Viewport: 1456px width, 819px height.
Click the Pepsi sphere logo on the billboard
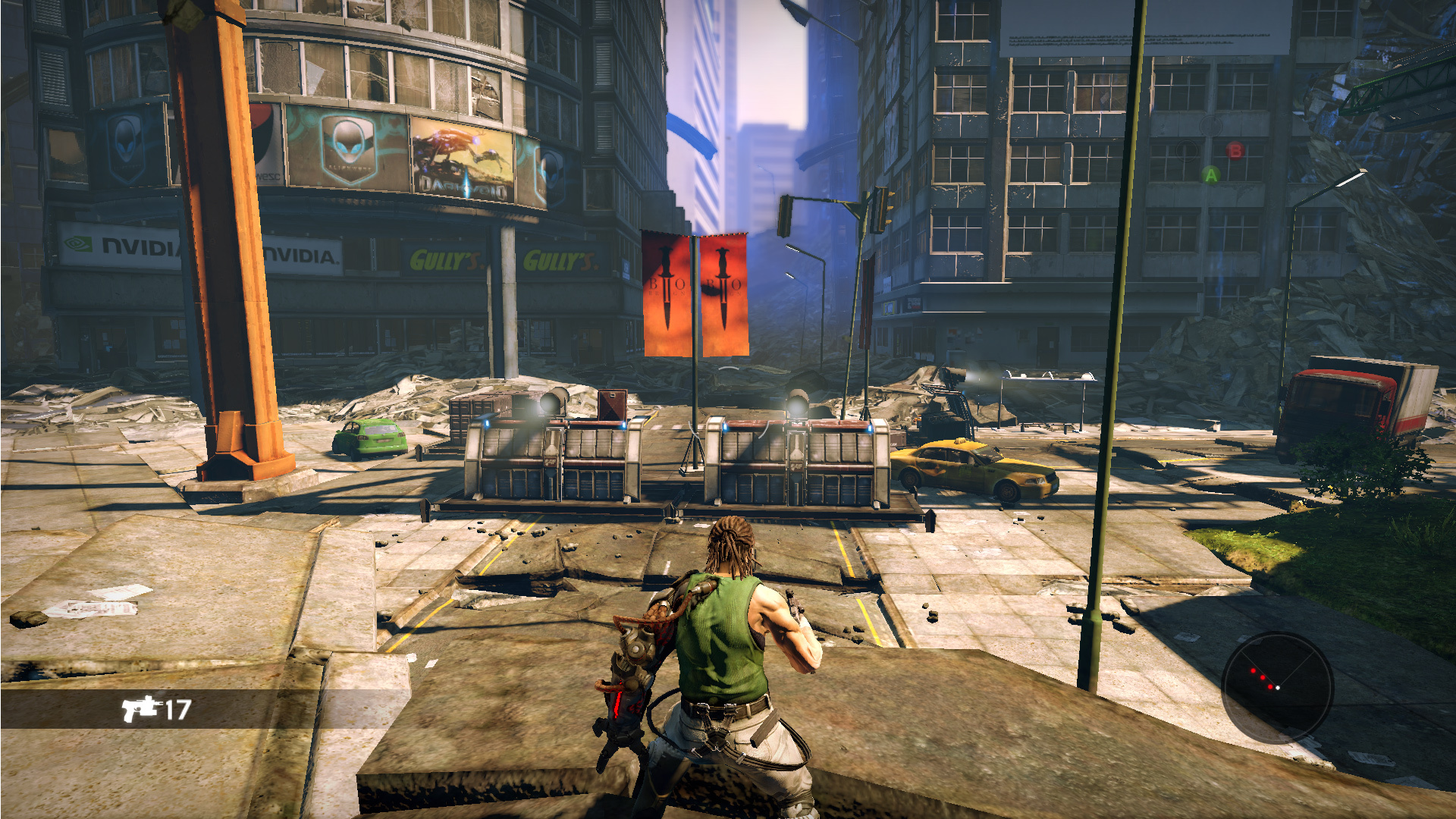point(261,123)
